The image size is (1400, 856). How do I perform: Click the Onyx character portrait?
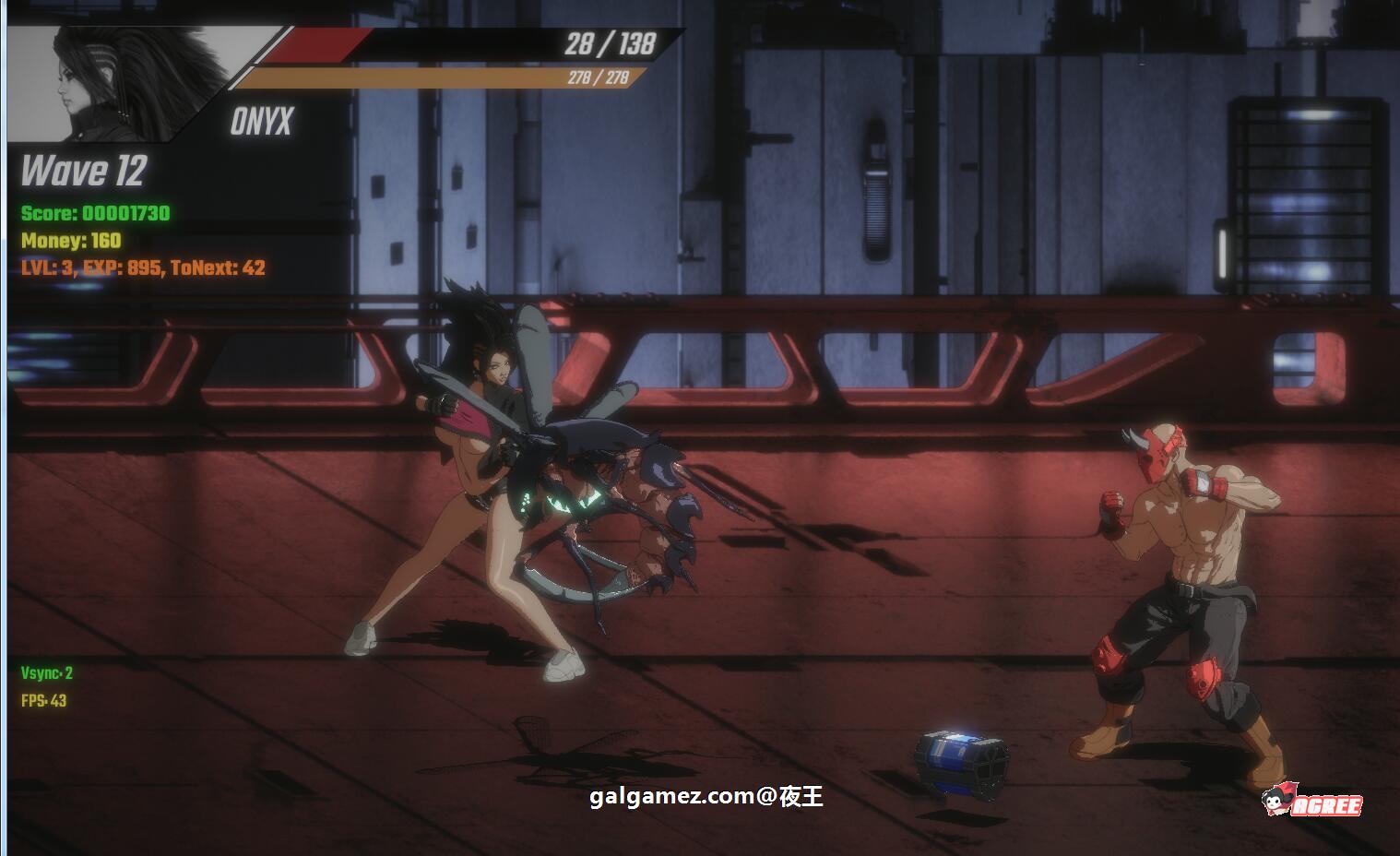(129, 83)
